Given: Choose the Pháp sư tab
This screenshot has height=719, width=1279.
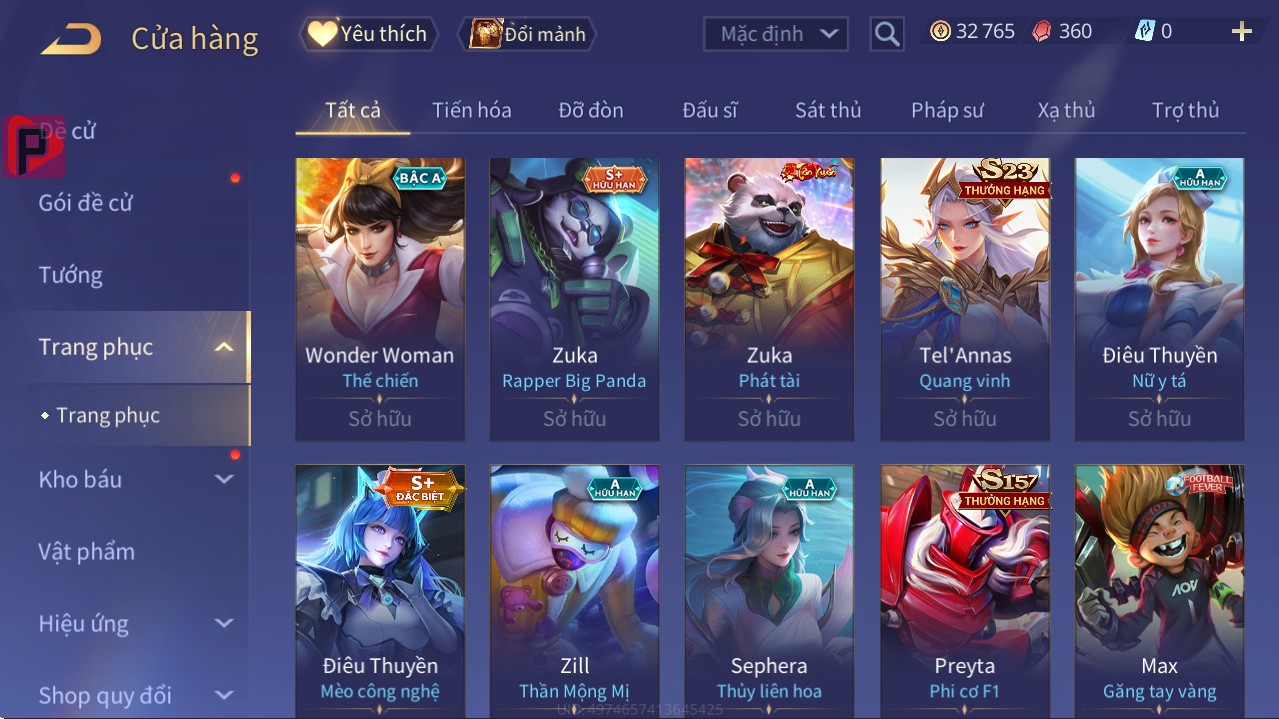Looking at the screenshot, I should (x=947, y=110).
